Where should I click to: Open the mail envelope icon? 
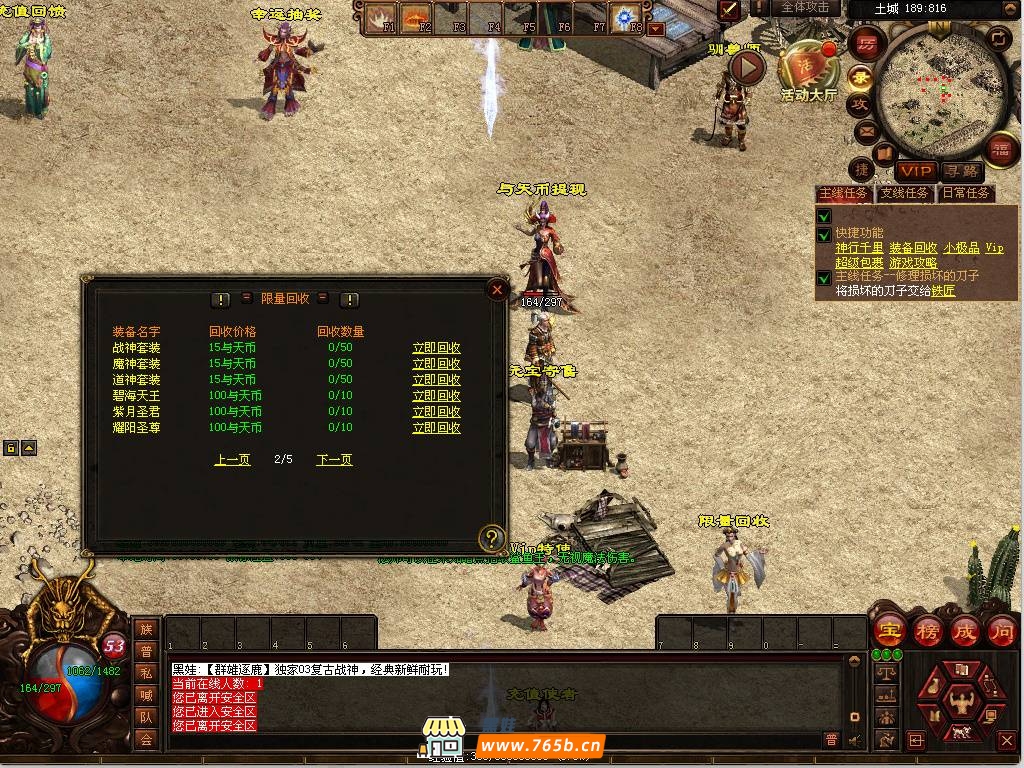(864, 131)
